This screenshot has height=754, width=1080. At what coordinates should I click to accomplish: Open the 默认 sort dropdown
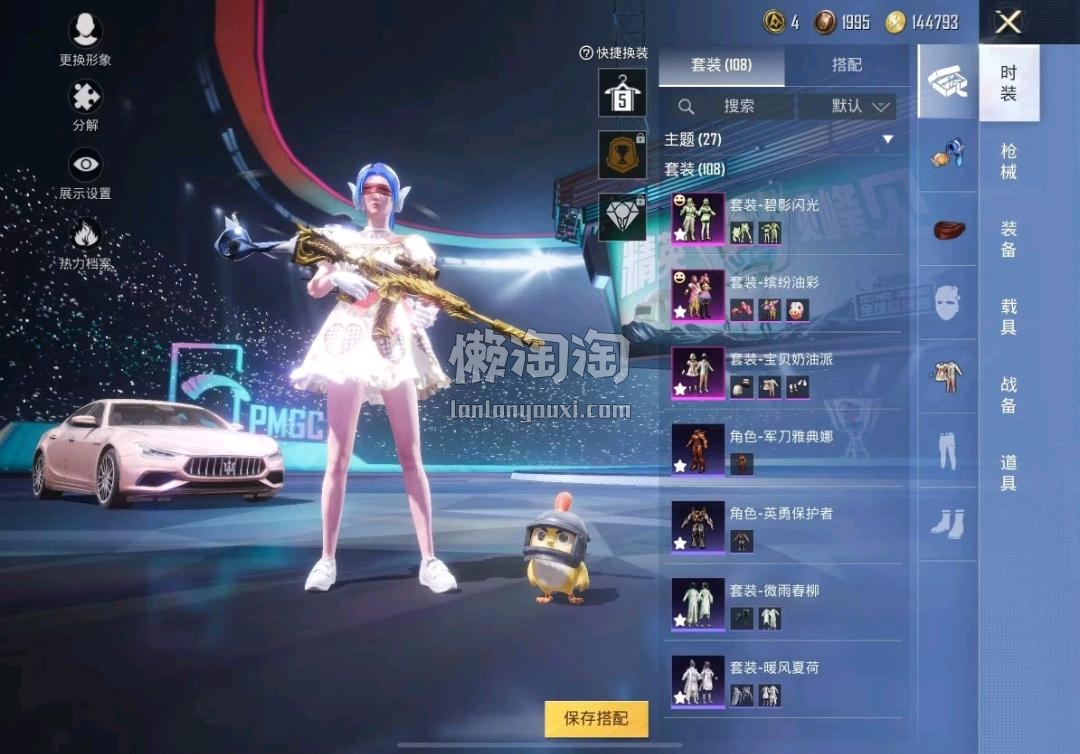point(860,106)
